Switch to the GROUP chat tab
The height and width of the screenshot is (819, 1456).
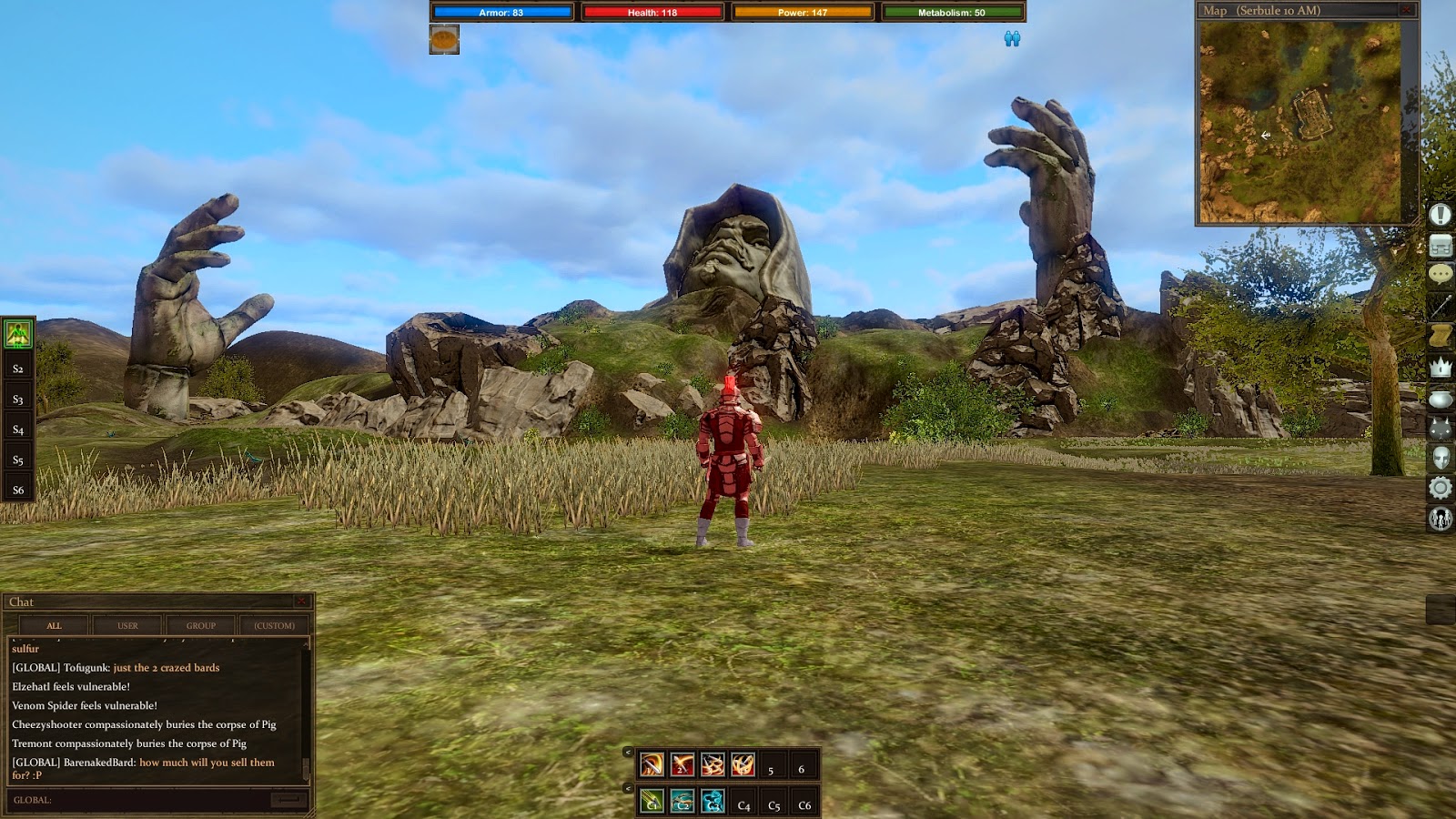tap(201, 625)
